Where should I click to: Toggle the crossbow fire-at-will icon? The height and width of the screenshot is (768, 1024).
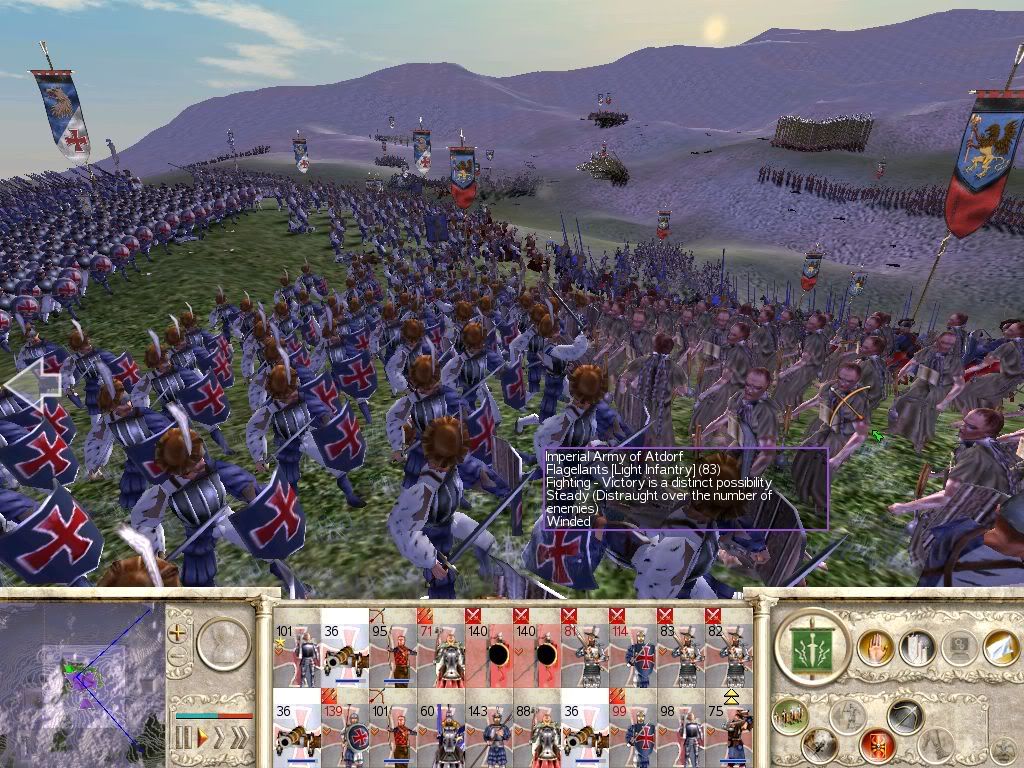tap(905, 716)
